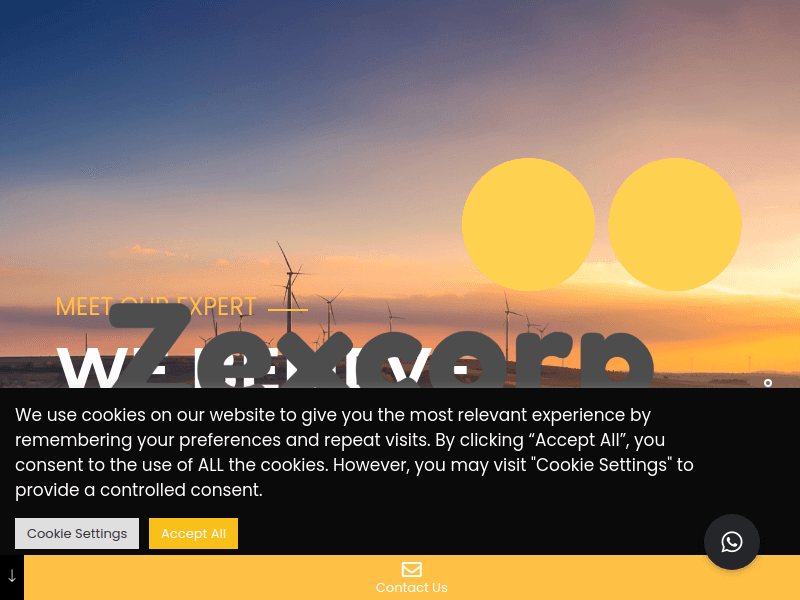Open the Cookie Settings panel
The height and width of the screenshot is (600, 800).
click(77, 533)
